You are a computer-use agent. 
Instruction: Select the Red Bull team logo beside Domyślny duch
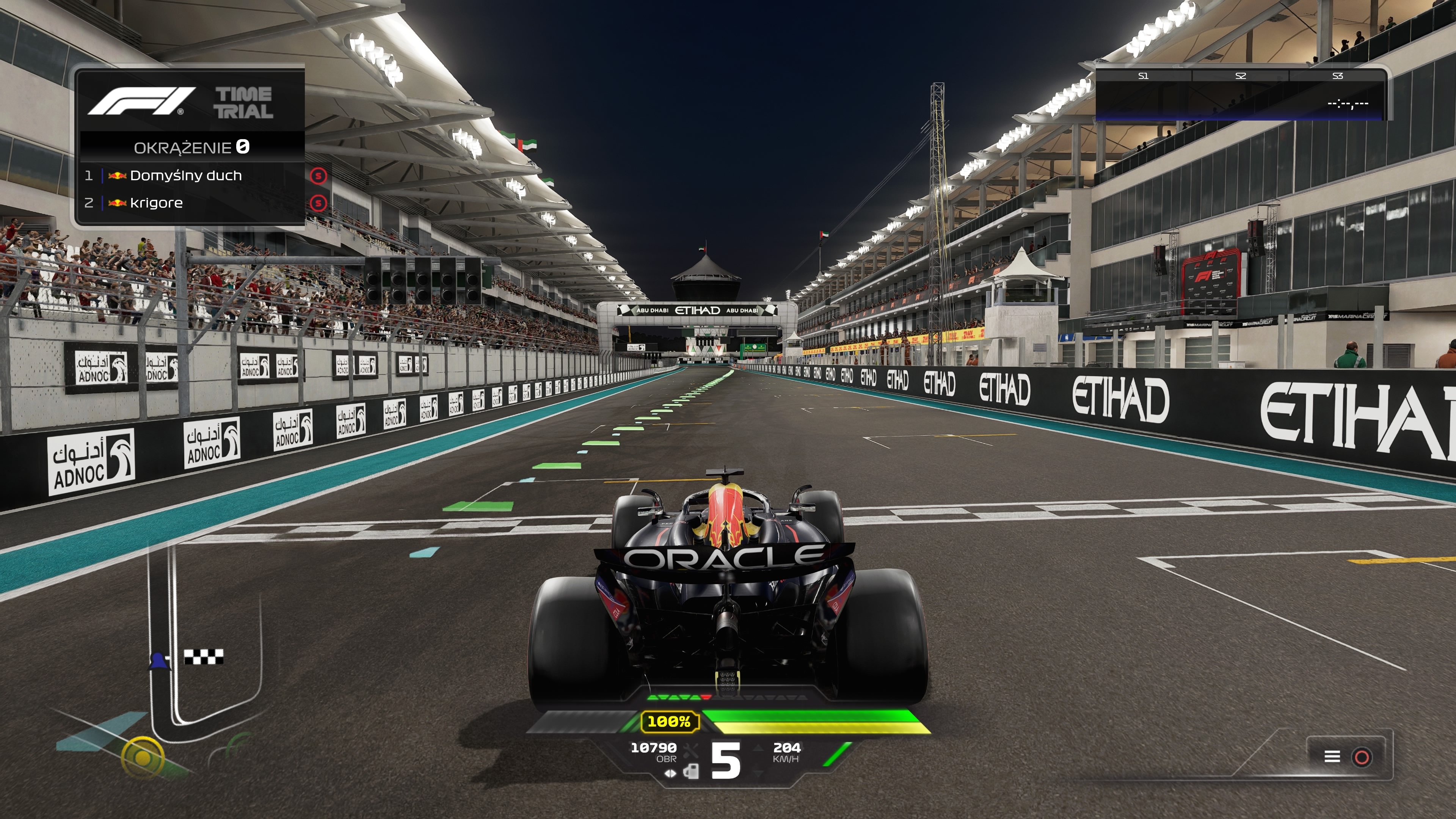click(118, 176)
